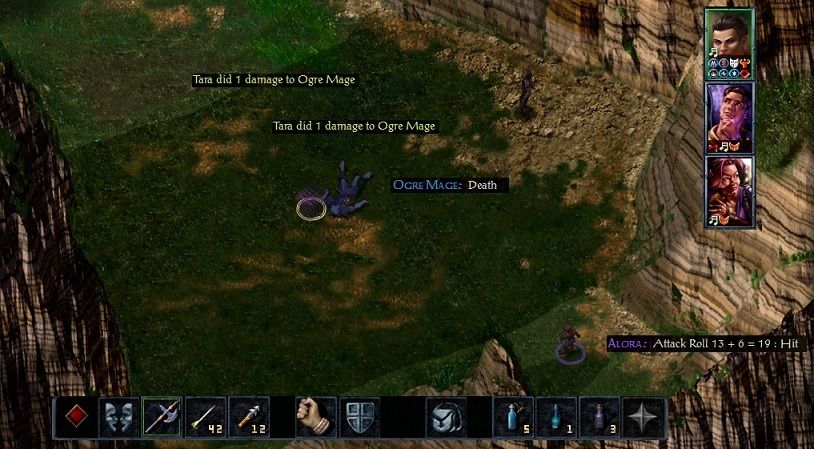The image size is (814, 449).
Task: Use the potion slot showing 3
Action: click(600, 416)
